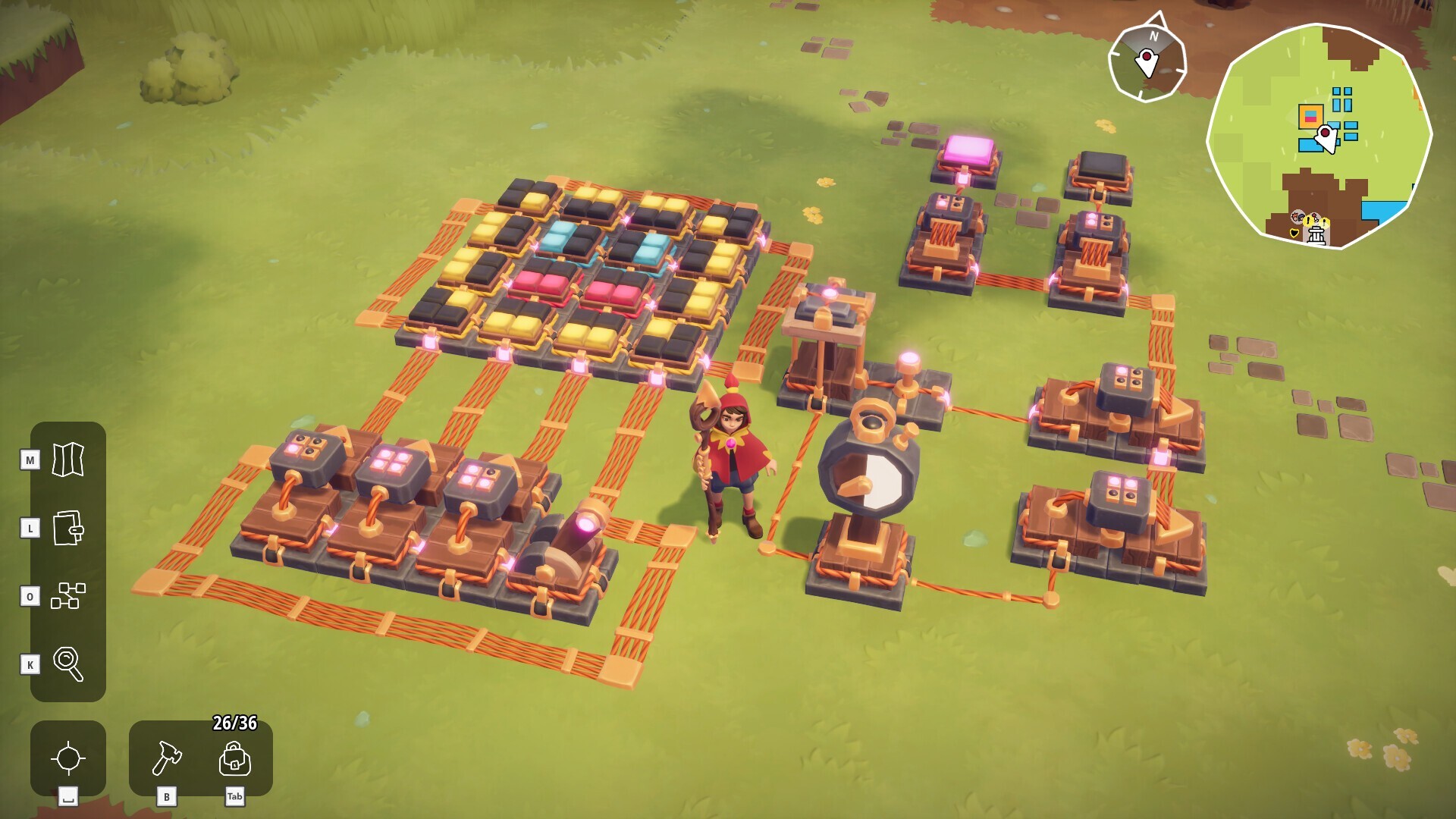The image size is (1456, 819).
Task: Click the 26/36 inventory capacity counter
Action: [x=234, y=723]
